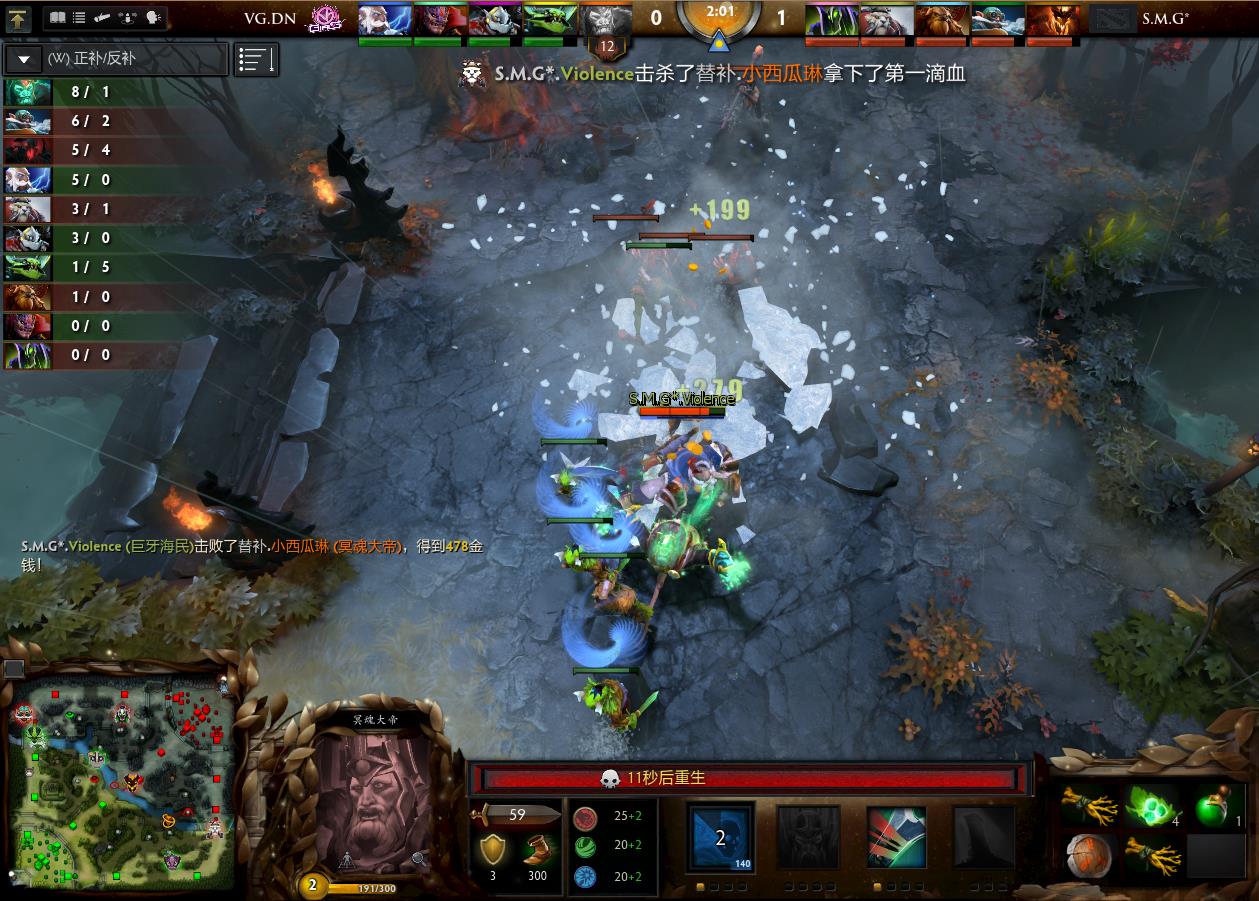Click the small square button above the minimap

tap(13, 668)
